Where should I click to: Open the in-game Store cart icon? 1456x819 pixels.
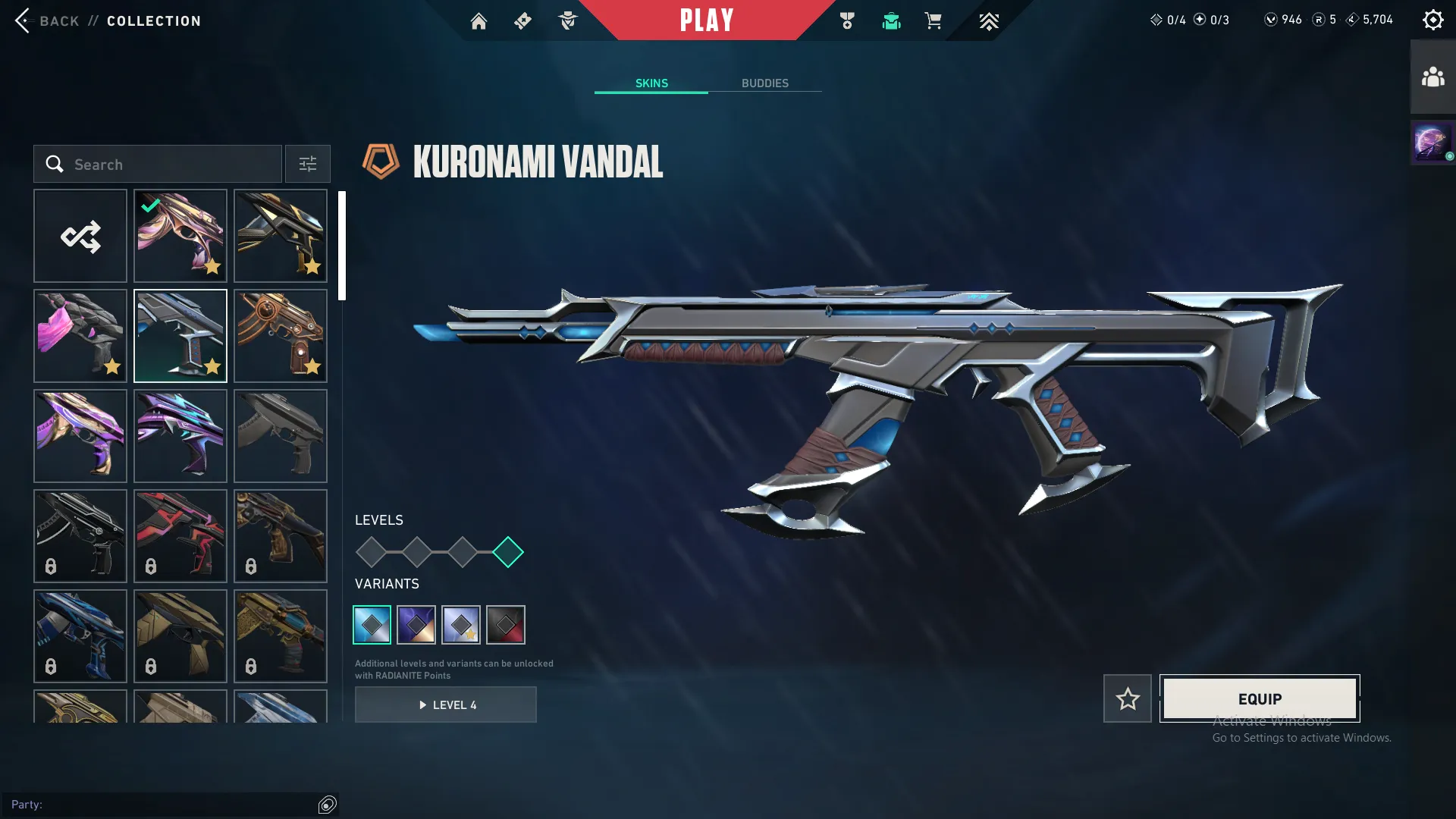(x=933, y=20)
